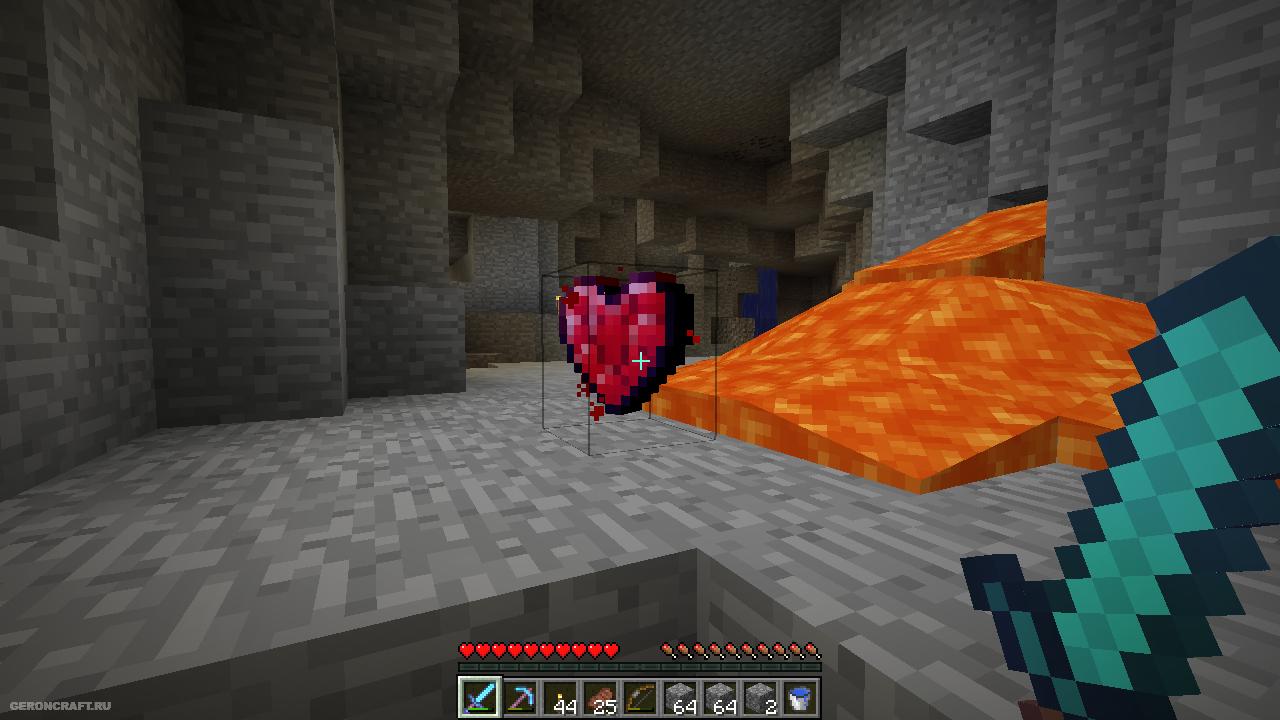The height and width of the screenshot is (720, 1280).
Task: Equip the bow from the hotbar
Action: (640, 697)
